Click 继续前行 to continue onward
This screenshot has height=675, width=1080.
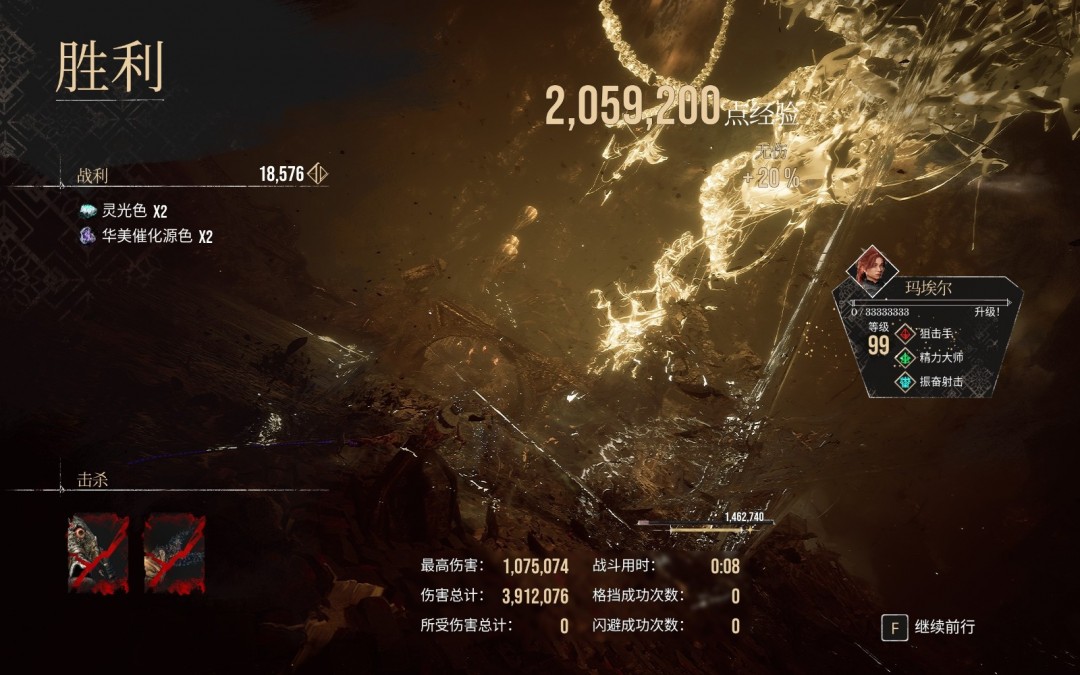929,627
